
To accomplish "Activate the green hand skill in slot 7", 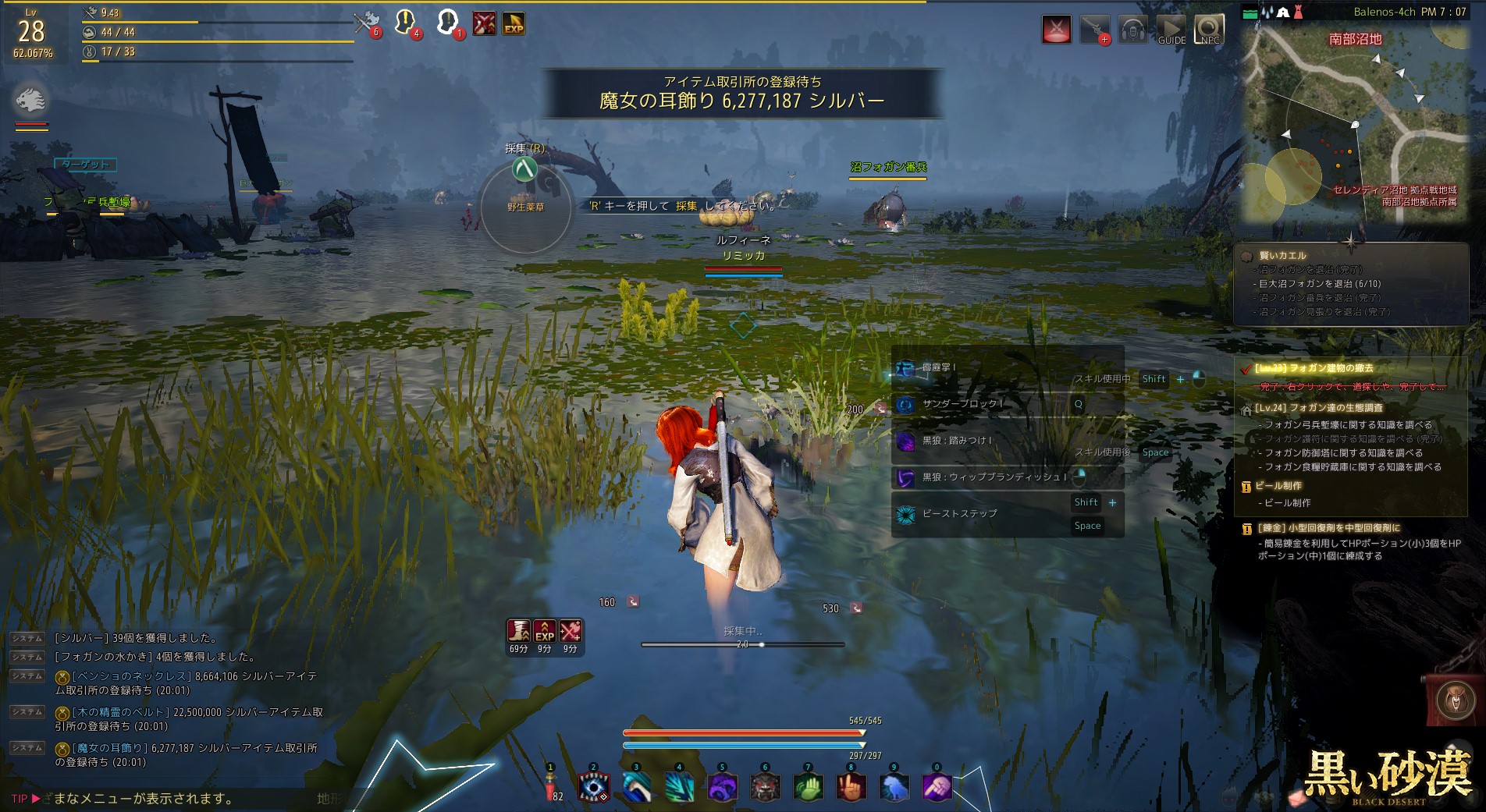I will point(808,786).
